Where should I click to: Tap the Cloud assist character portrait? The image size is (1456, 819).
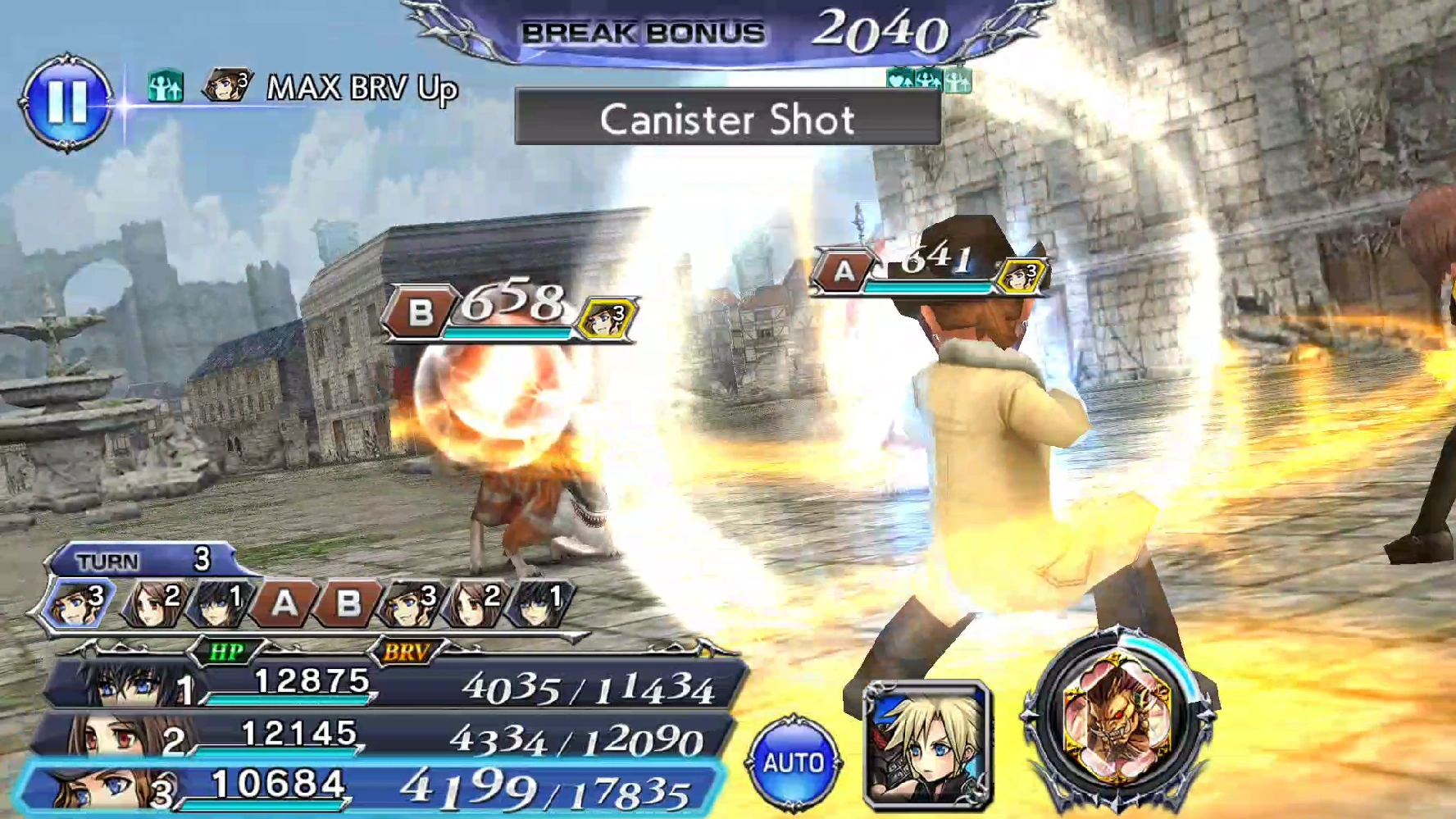click(927, 744)
